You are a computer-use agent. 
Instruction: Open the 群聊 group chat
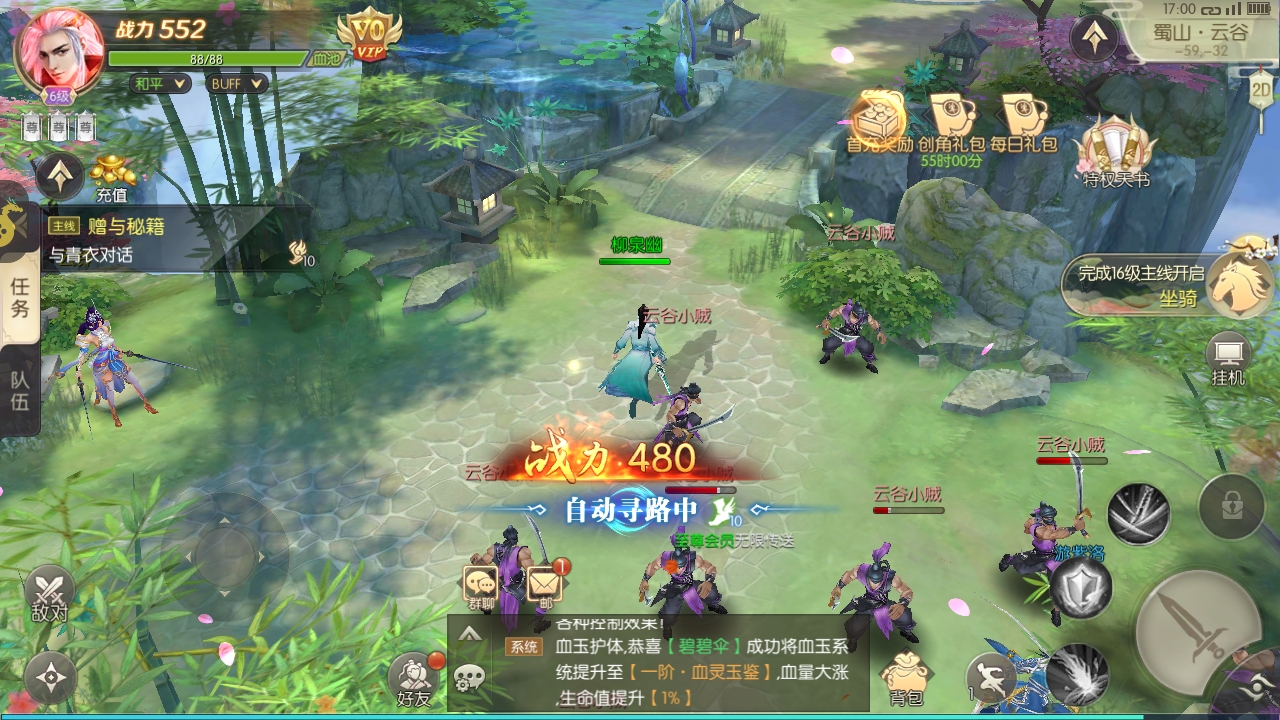pos(481,586)
